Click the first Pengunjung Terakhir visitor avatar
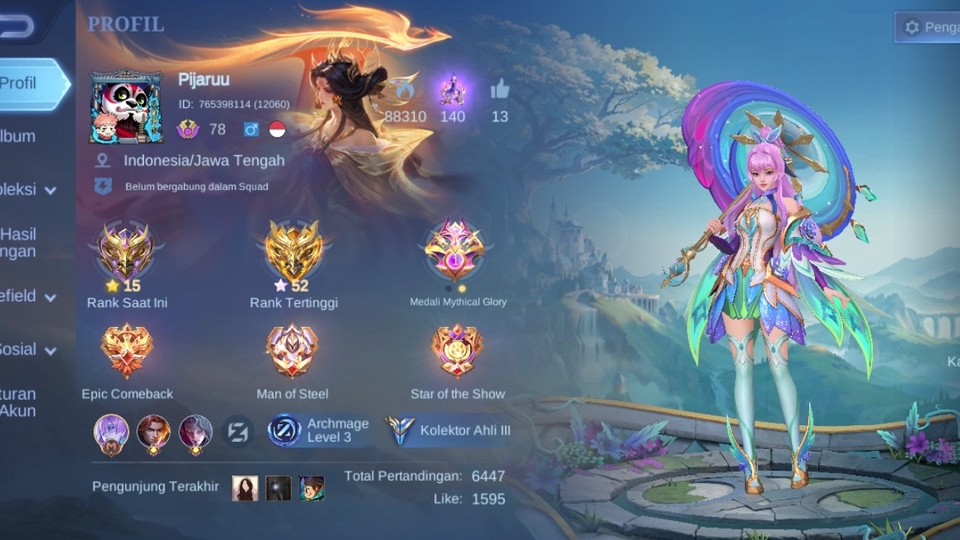This screenshot has width=960, height=540. coord(245,488)
